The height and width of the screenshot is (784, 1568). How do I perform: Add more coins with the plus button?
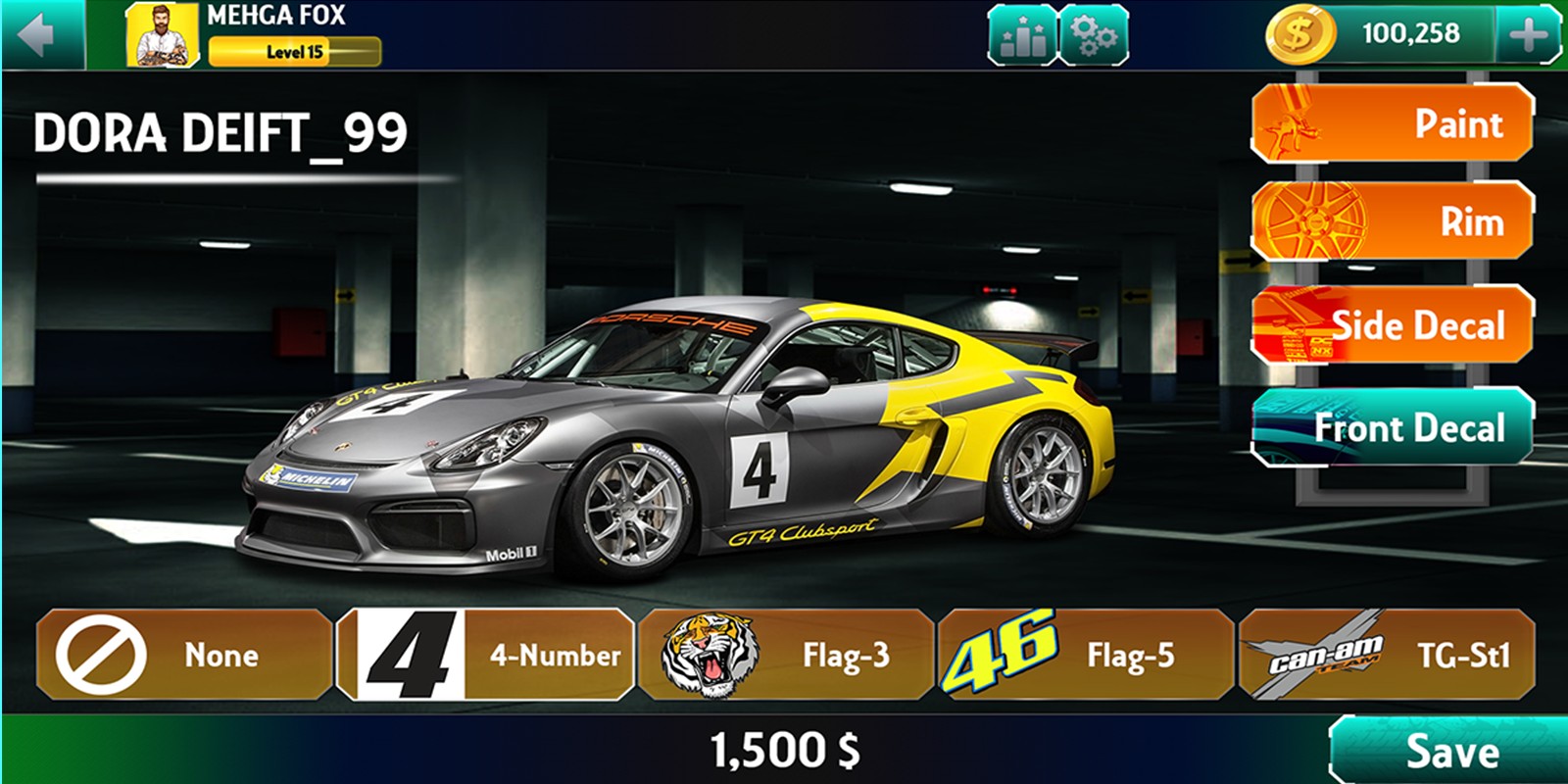tap(1527, 36)
